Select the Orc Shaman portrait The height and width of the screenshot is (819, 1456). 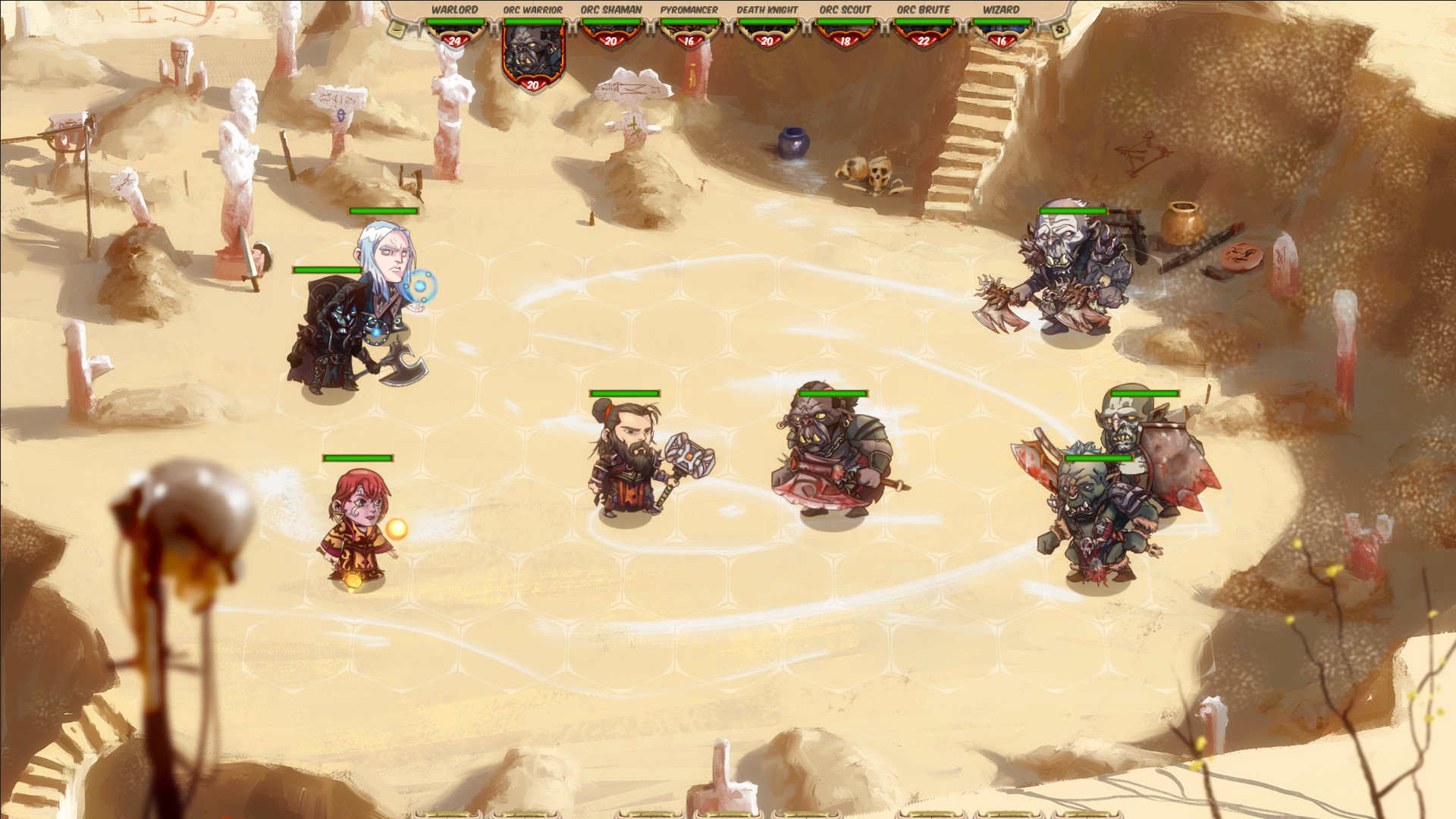pos(610,32)
